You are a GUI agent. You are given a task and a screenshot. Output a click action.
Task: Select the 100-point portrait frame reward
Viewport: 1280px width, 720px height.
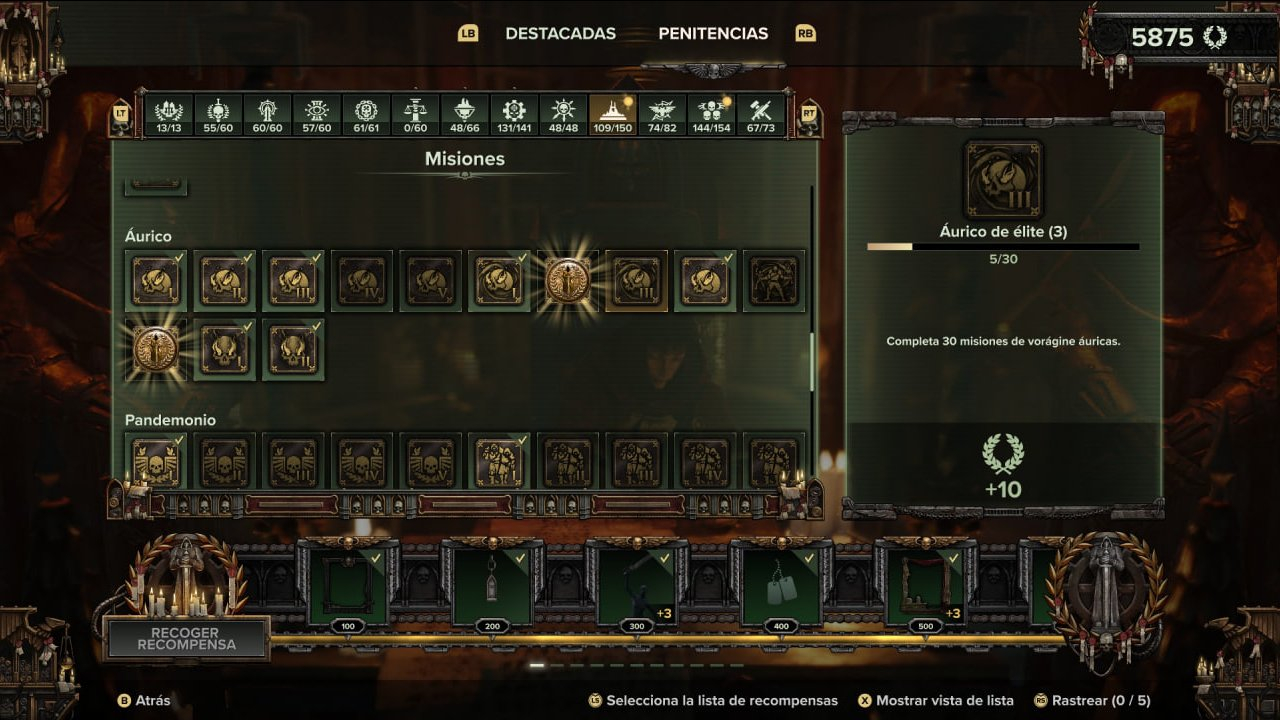pos(348,585)
